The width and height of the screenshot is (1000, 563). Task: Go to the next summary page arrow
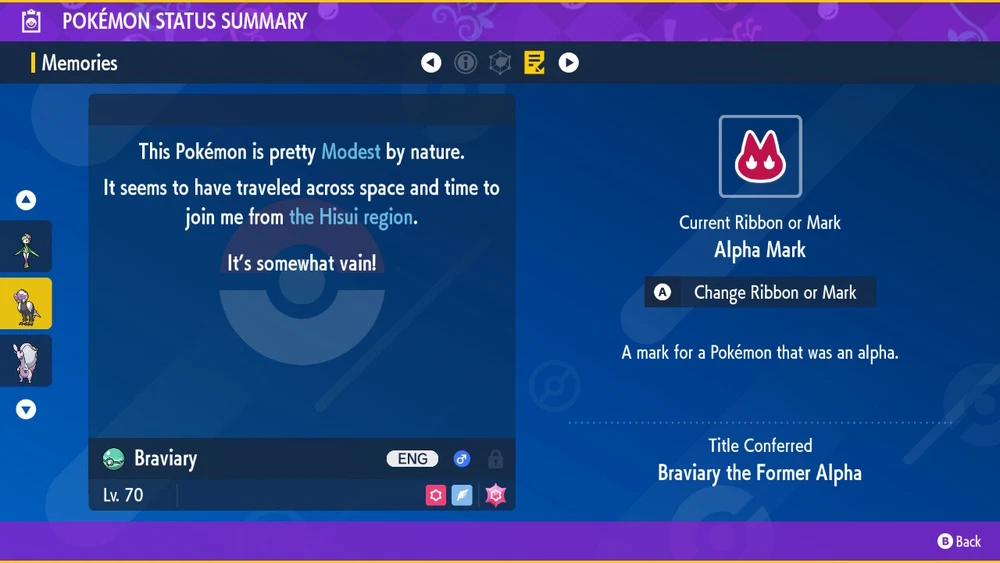pos(568,63)
